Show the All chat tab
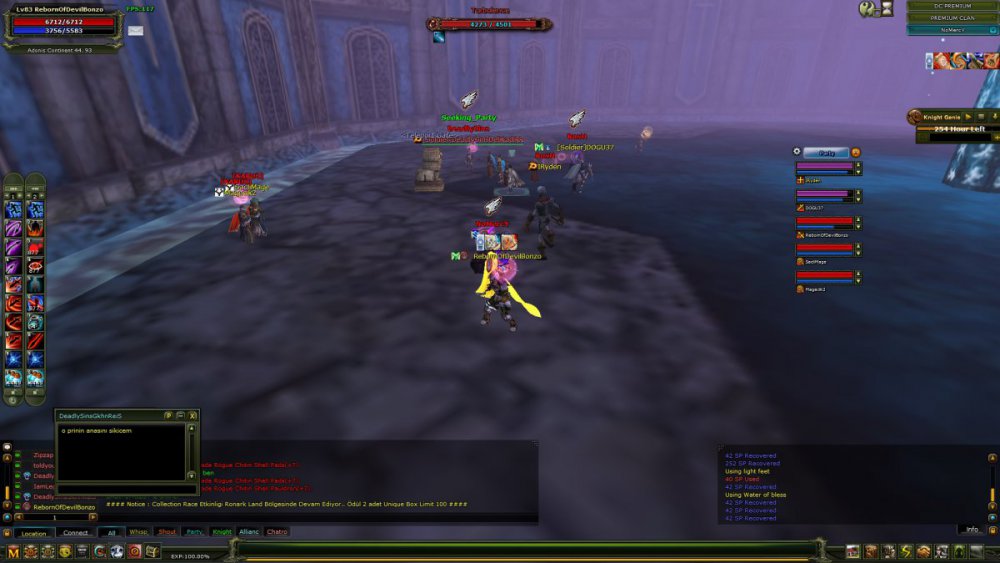The width and height of the screenshot is (1000, 563). (111, 532)
